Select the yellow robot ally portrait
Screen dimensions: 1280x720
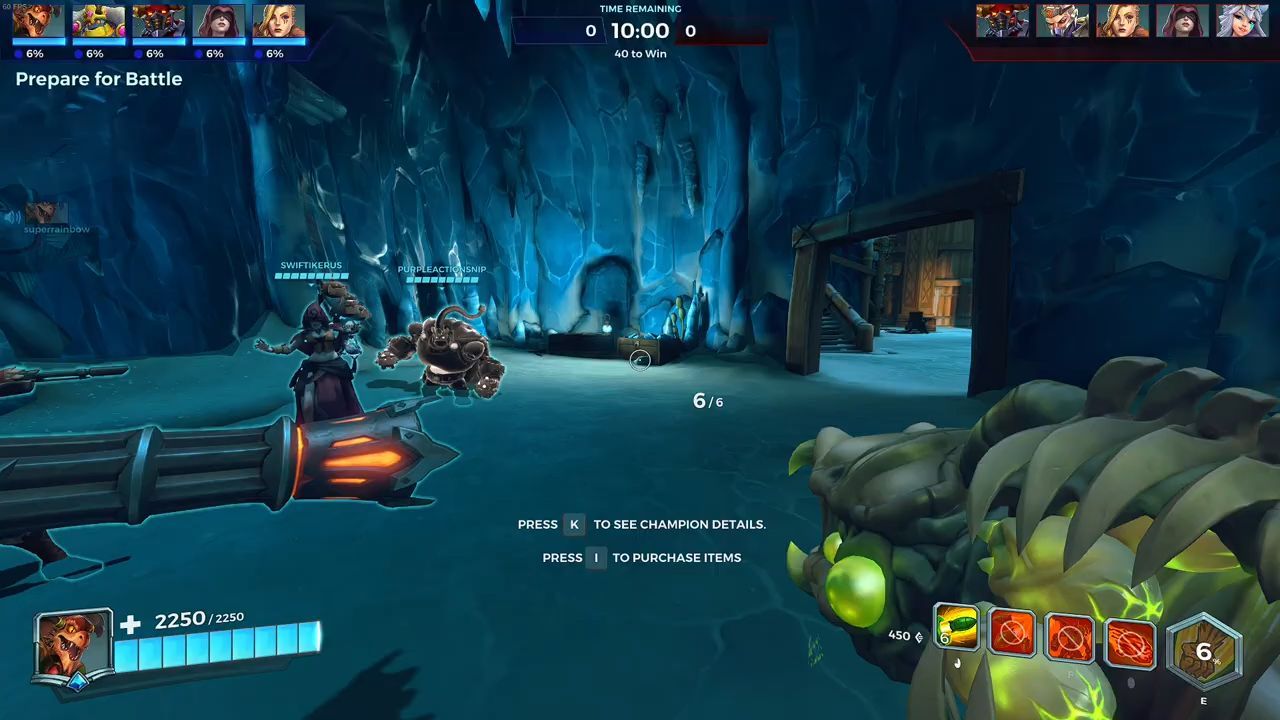pos(99,21)
